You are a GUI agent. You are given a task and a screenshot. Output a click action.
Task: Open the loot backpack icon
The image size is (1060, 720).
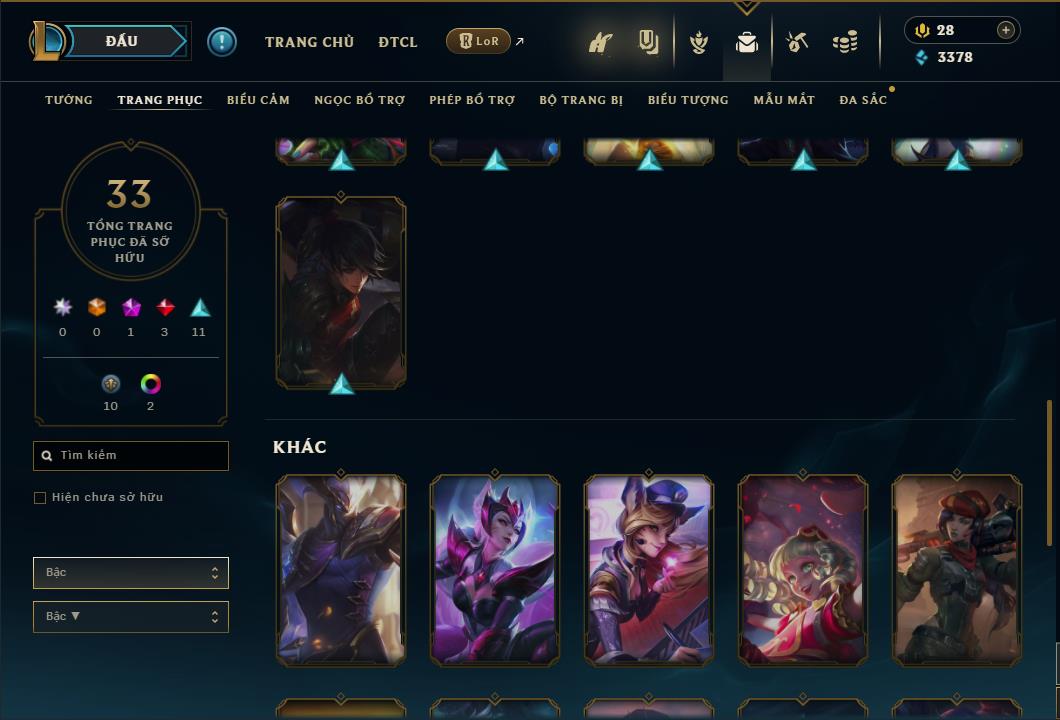coord(747,43)
